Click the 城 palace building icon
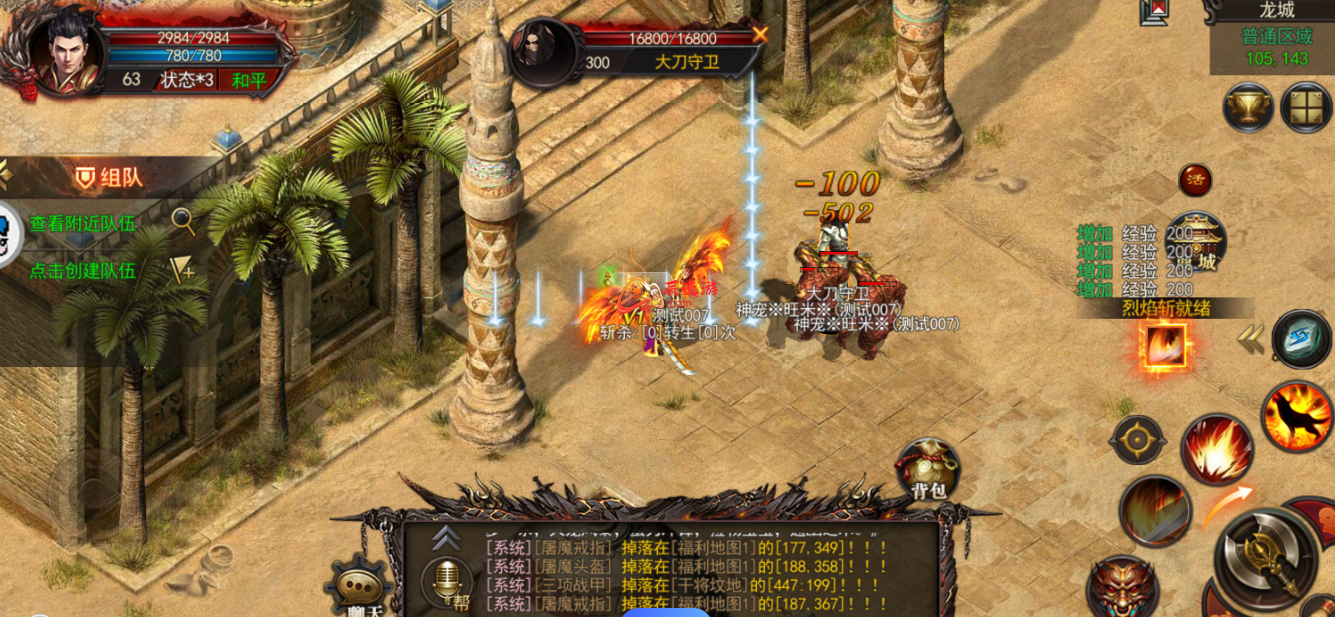Image resolution: width=1335 pixels, height=617 pixels. [x=1198, y=243]
